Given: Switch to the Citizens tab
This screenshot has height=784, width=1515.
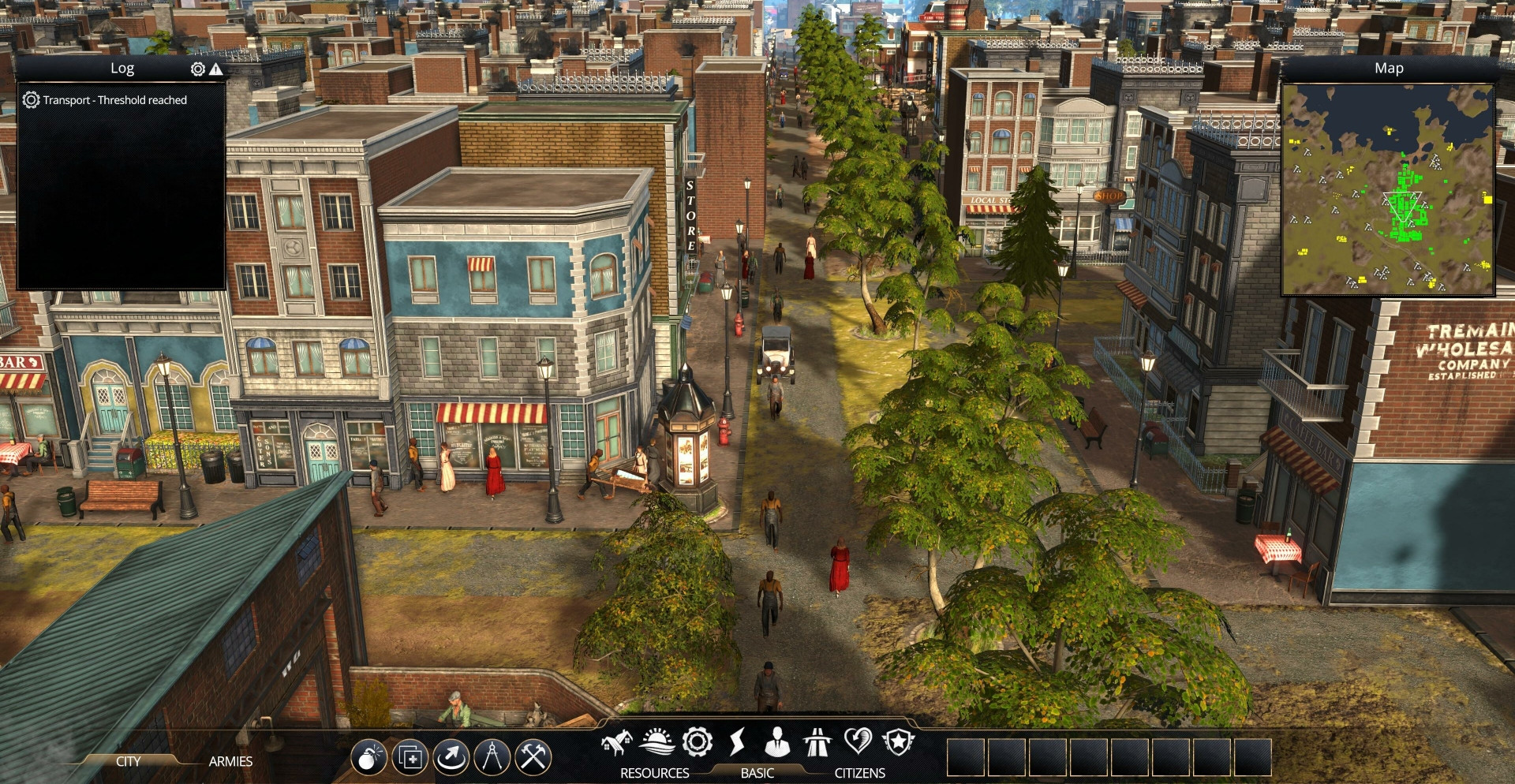Looking at the screenshot, I should tap(859, 773).
